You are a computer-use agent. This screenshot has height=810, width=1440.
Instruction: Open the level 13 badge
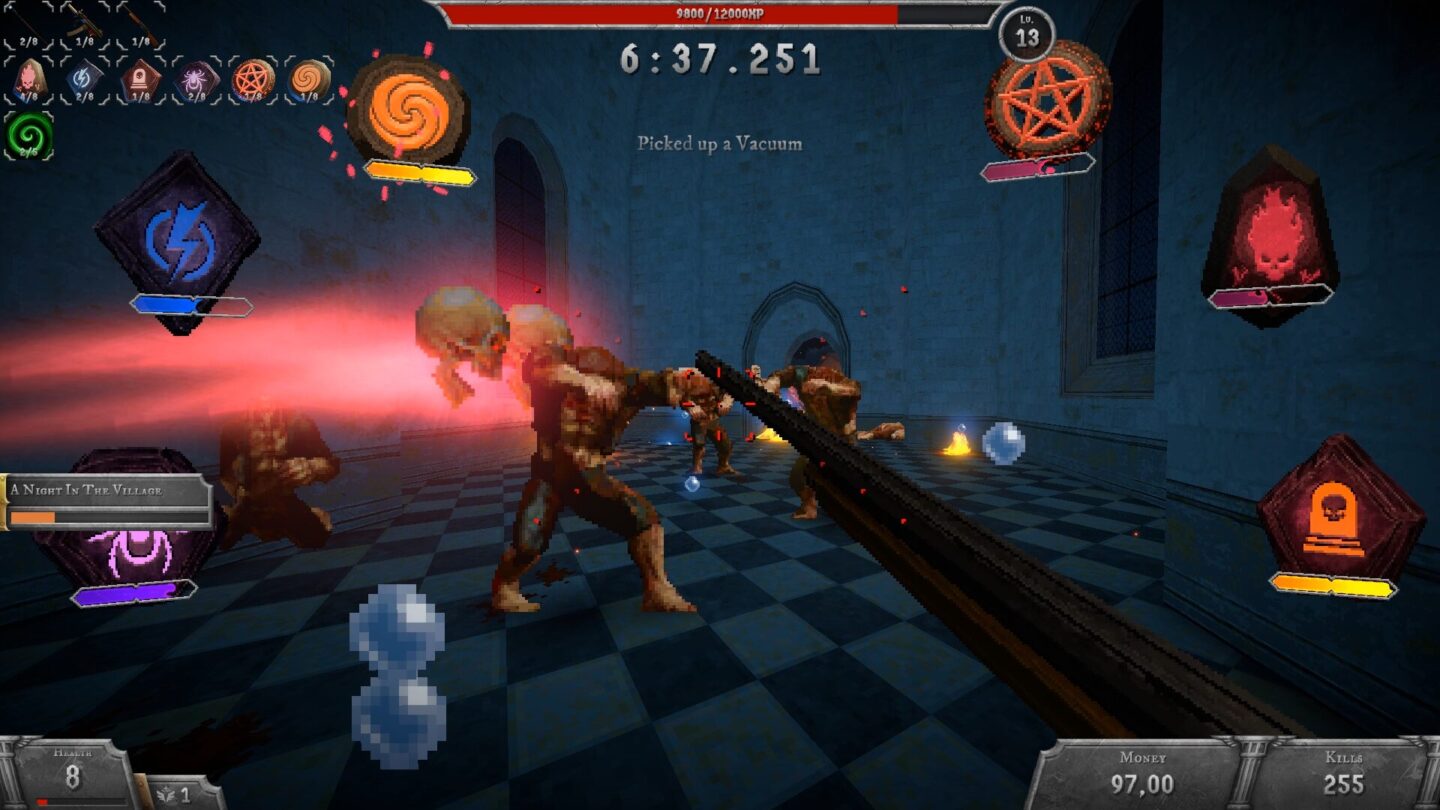1029,37
